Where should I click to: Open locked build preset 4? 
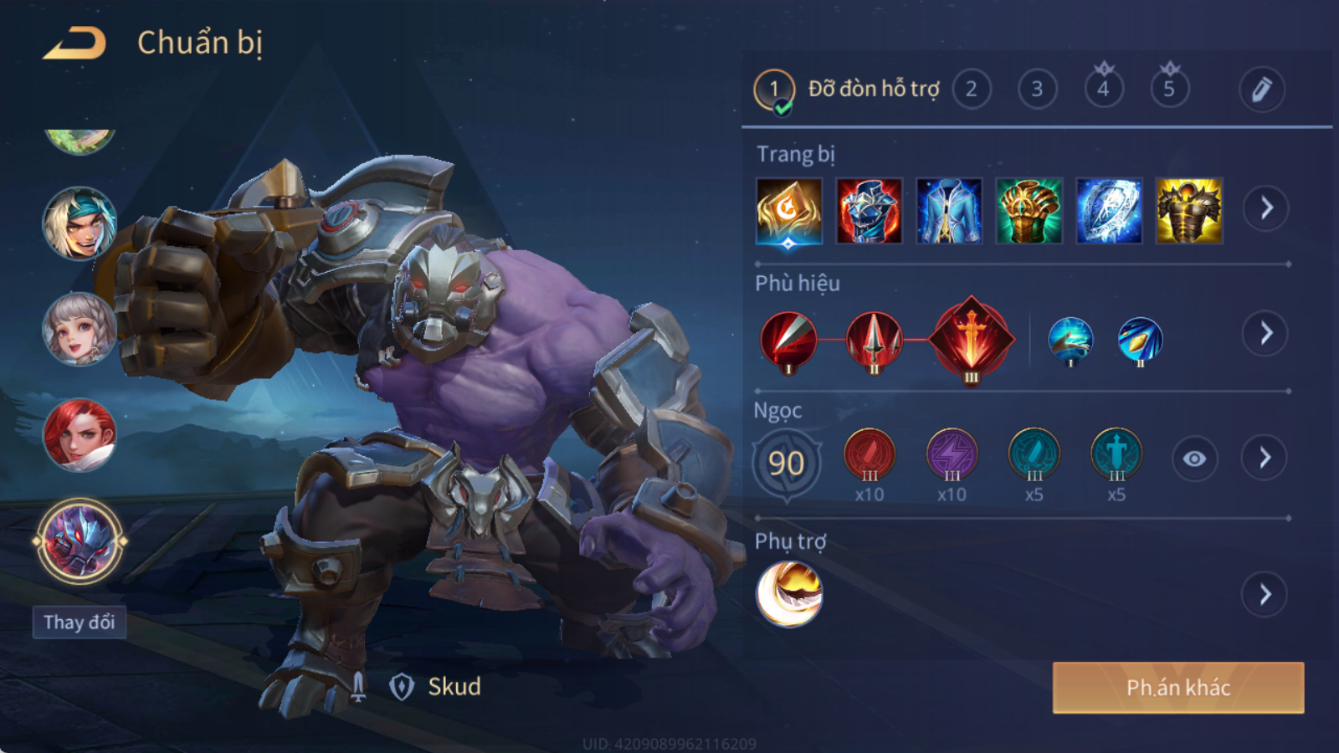pos(1103,89)
